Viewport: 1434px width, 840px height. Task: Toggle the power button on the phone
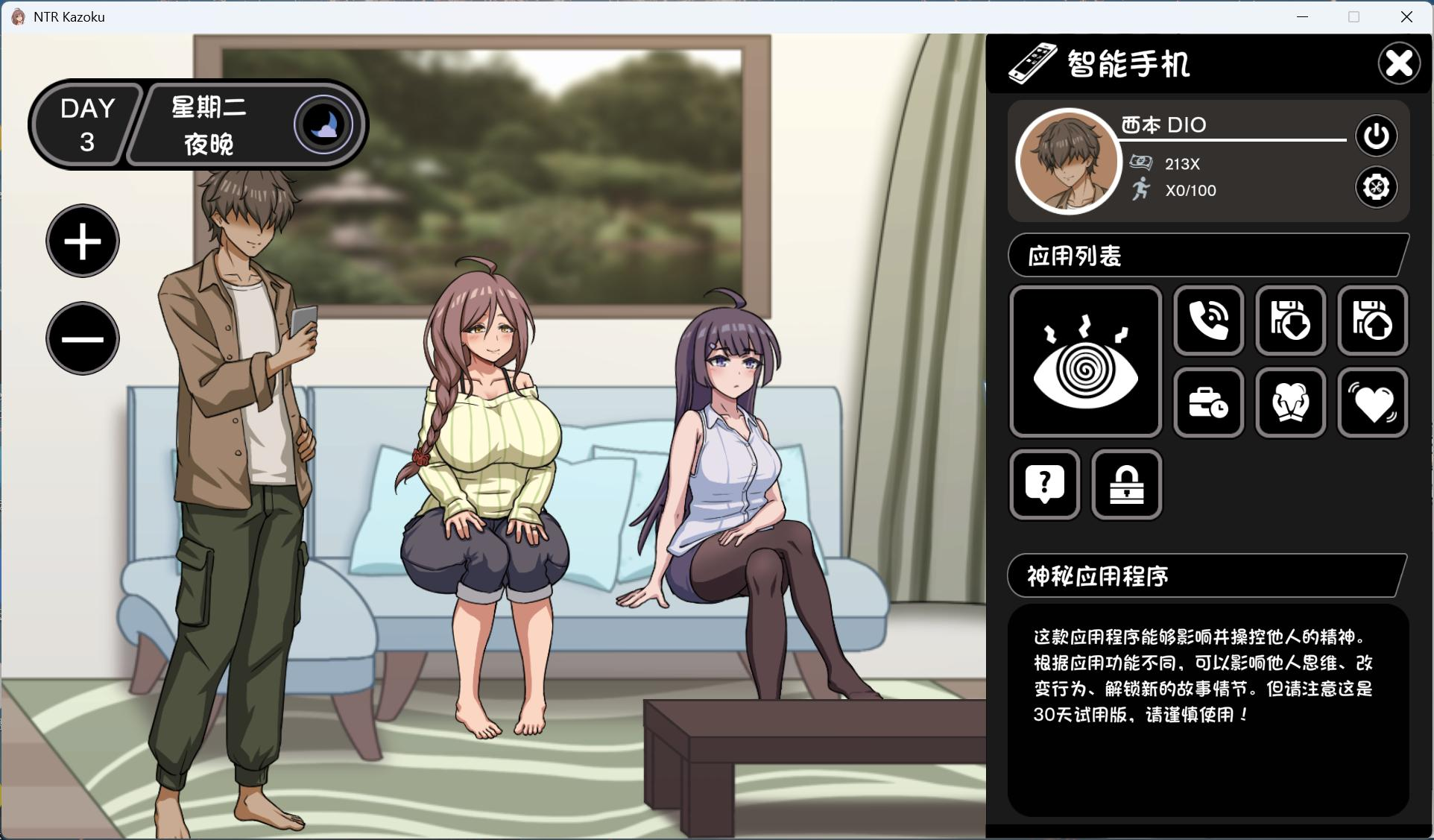coord(1375,136)
